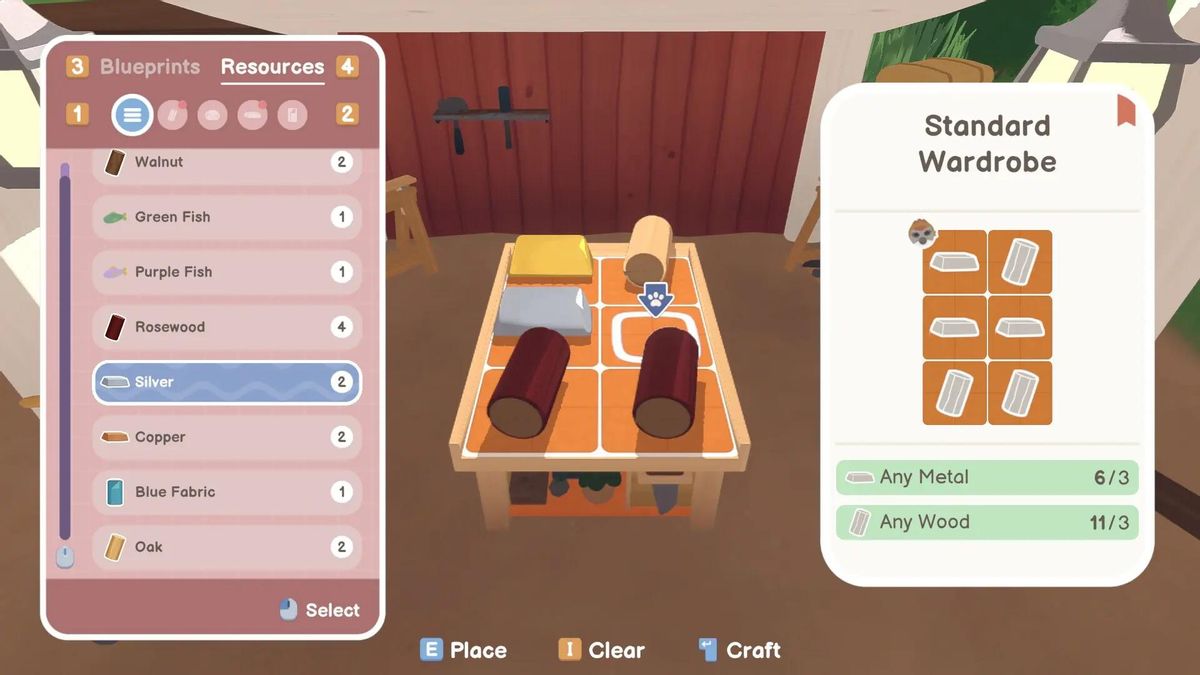1200x675 pixels.
Task: Choose Walnut from the resource list
Action: point(227,162)
